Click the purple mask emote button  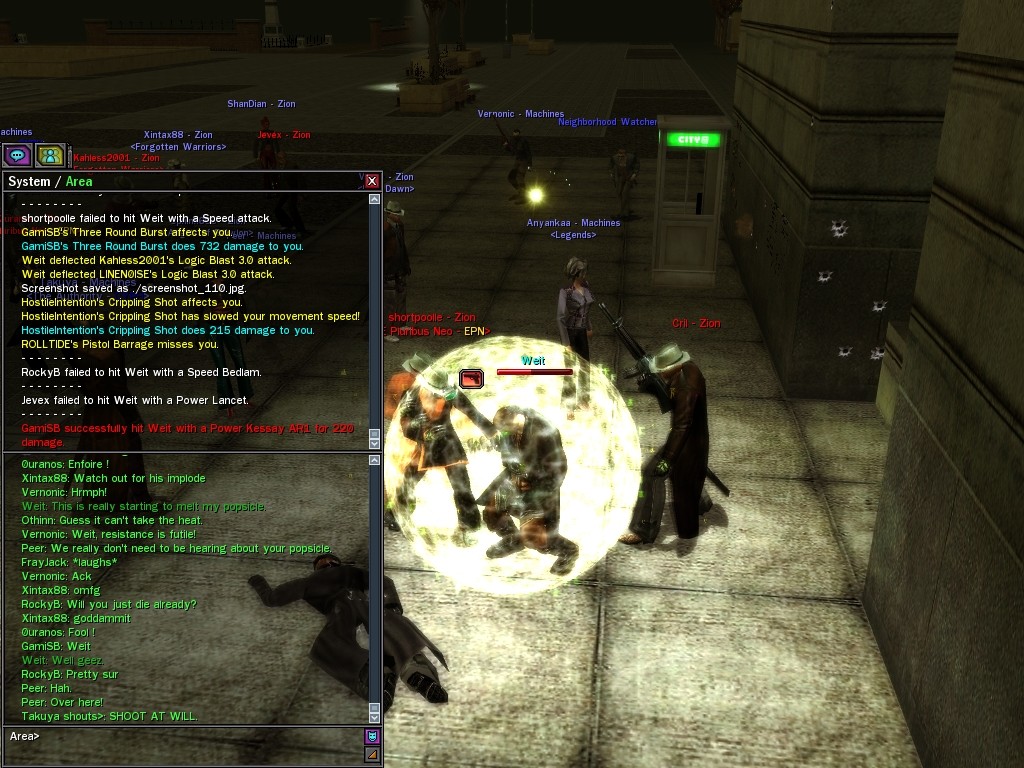(372, 736)
